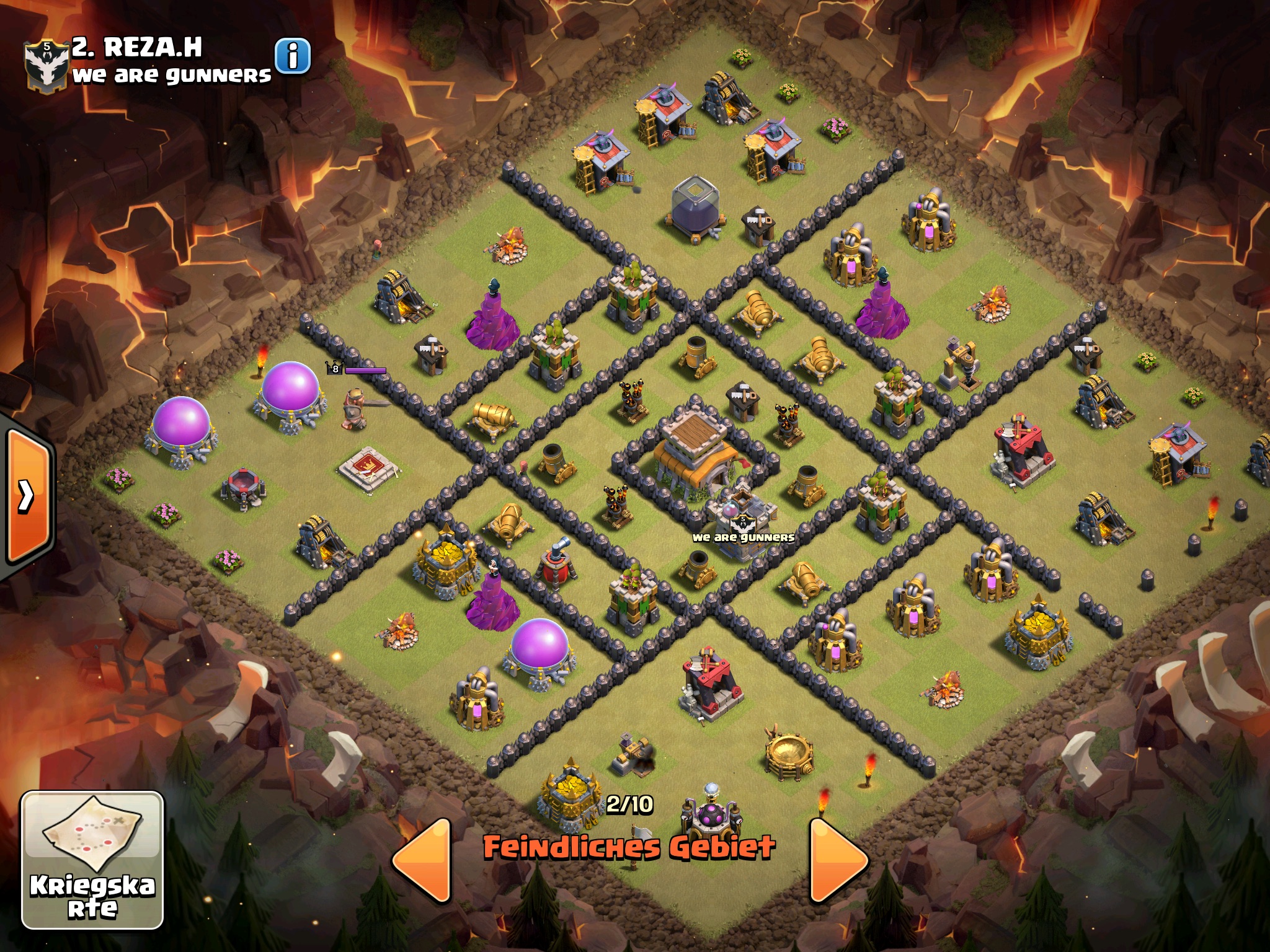The height and width of the screenshot is (952, 1270).
Task: Expand the orange side panel tab
Action: (27, 495)
